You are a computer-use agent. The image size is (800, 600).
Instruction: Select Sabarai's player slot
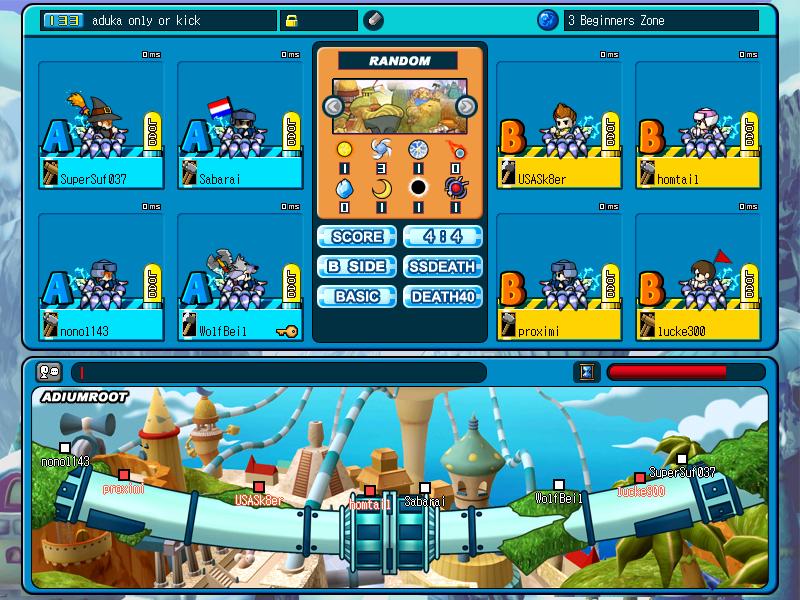240,125
